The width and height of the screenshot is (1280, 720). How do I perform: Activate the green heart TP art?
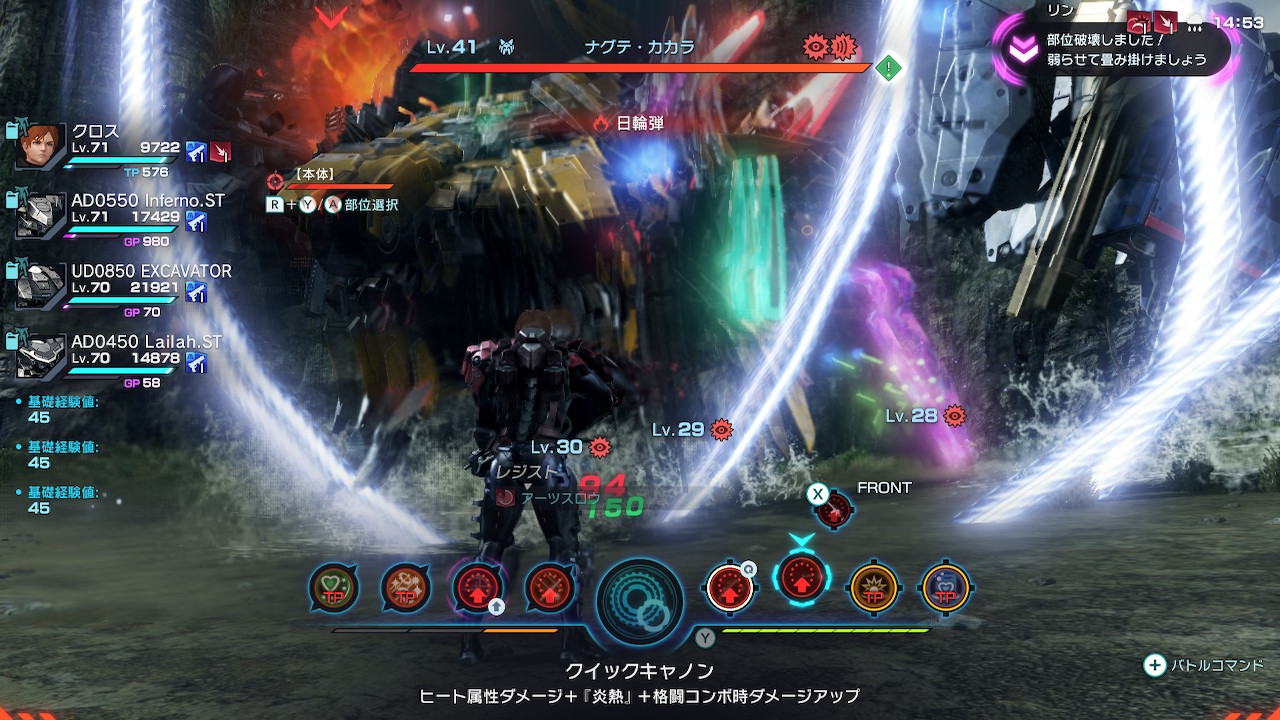(x=334, y=588)
